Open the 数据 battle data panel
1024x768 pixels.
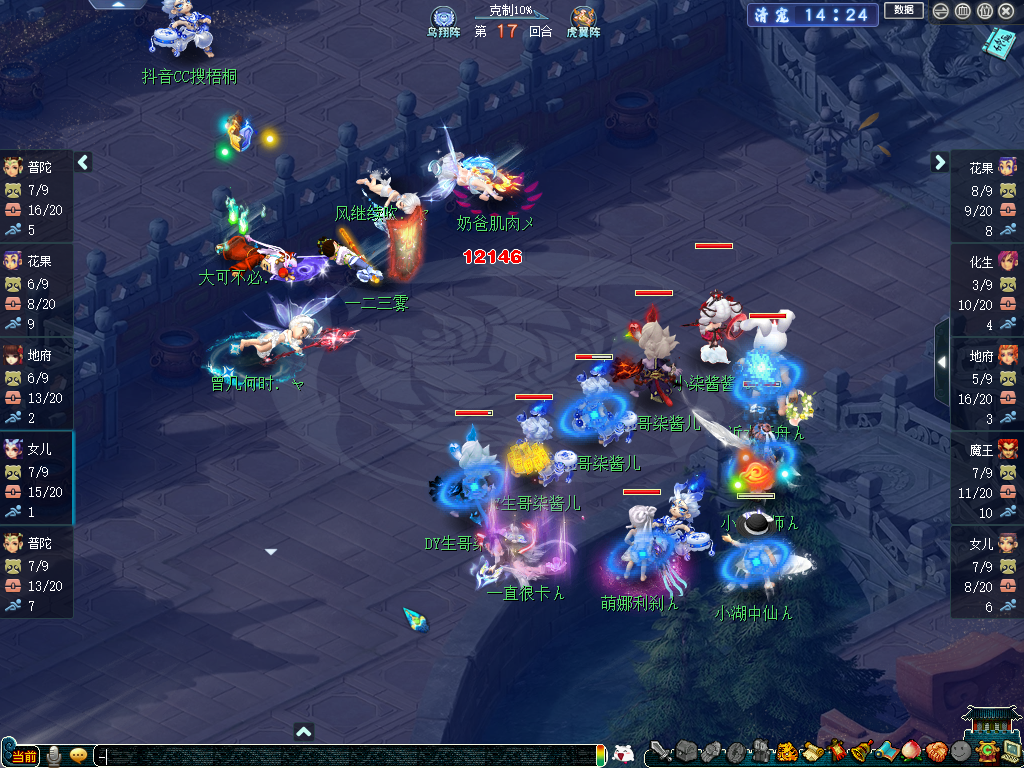click(903, 11)
